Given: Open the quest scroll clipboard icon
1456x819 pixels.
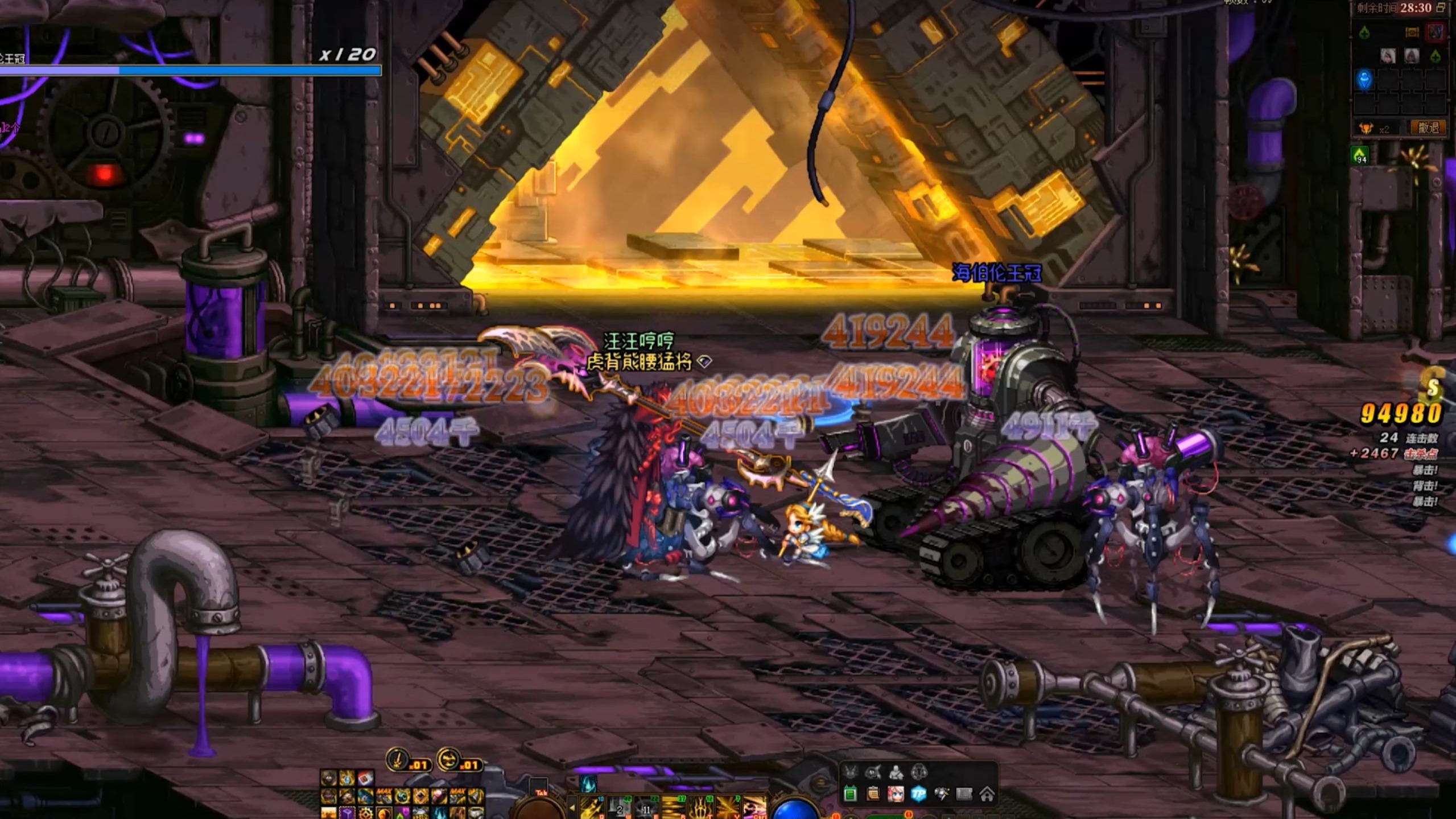Looking at the screenshot, I should (873, 794).
